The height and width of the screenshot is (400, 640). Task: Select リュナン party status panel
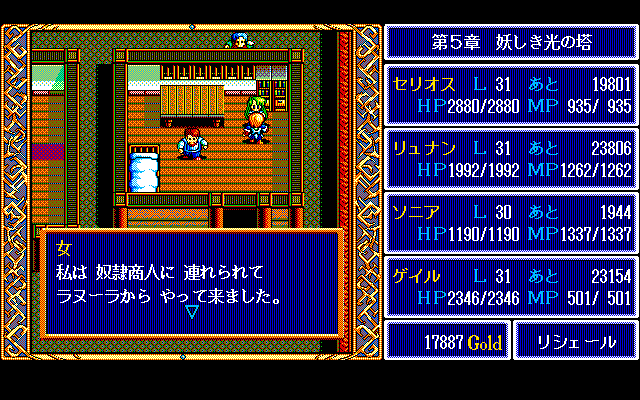[510, 159]
